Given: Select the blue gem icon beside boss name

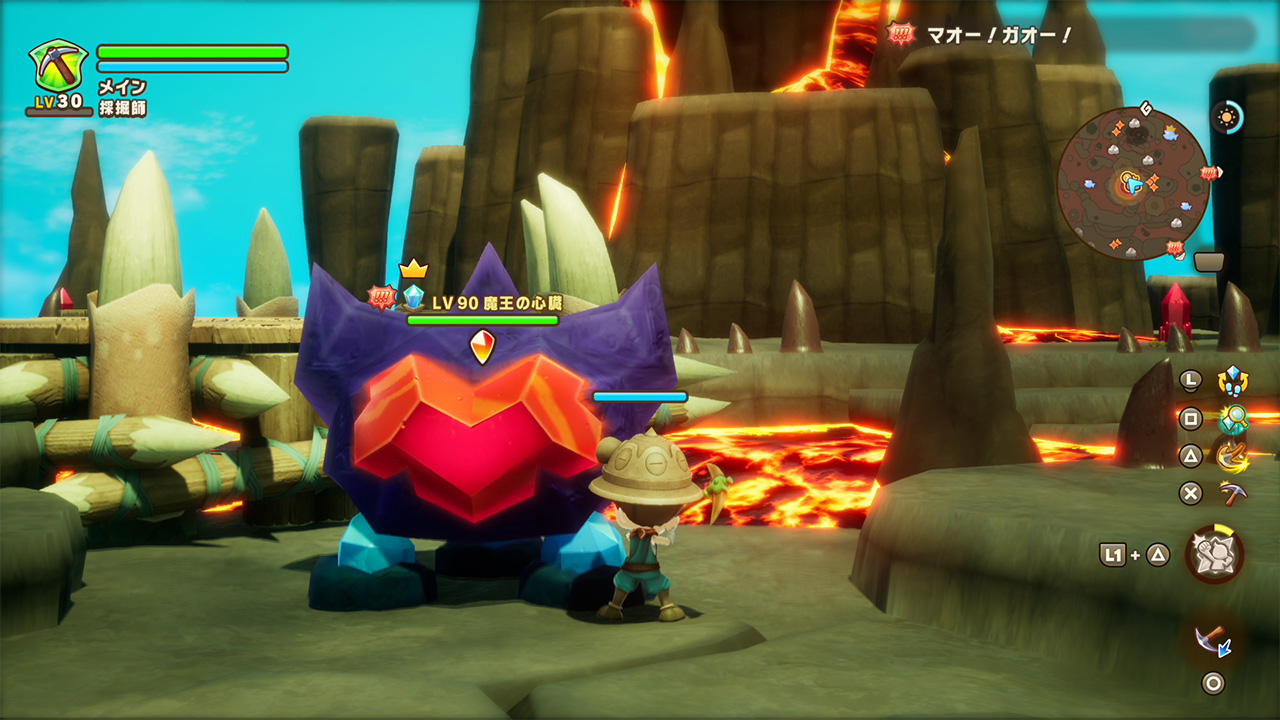Looking at the screenshot, I should tap(413, 296).
